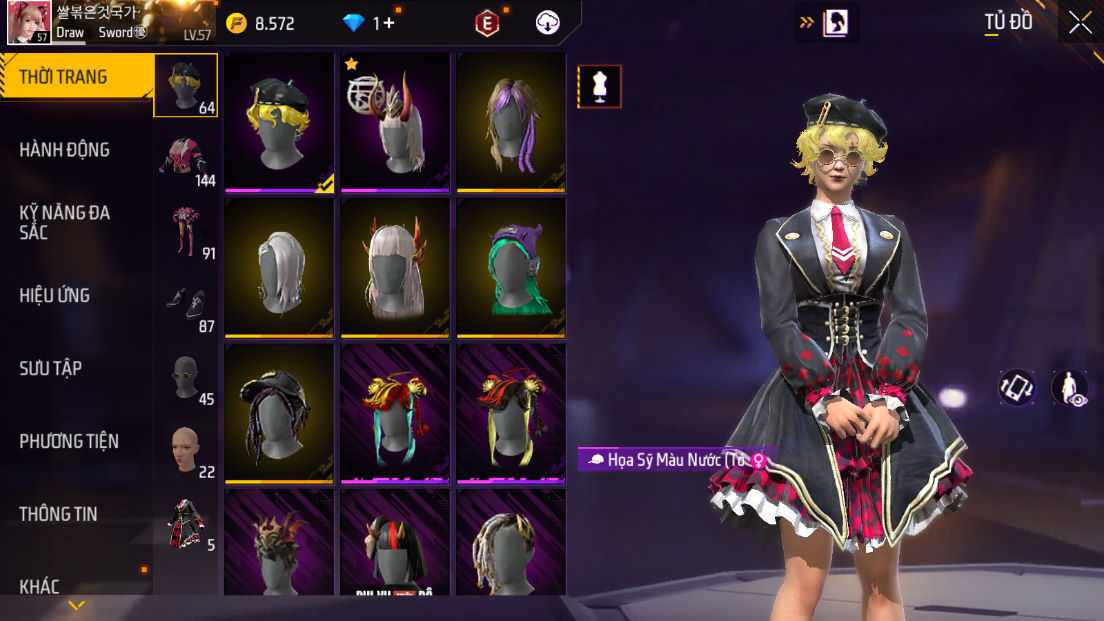Open Kỹ Năng Đa Sắc category
The height and width of the screenshot is (621, 1104).
click(x=65, y=222)
